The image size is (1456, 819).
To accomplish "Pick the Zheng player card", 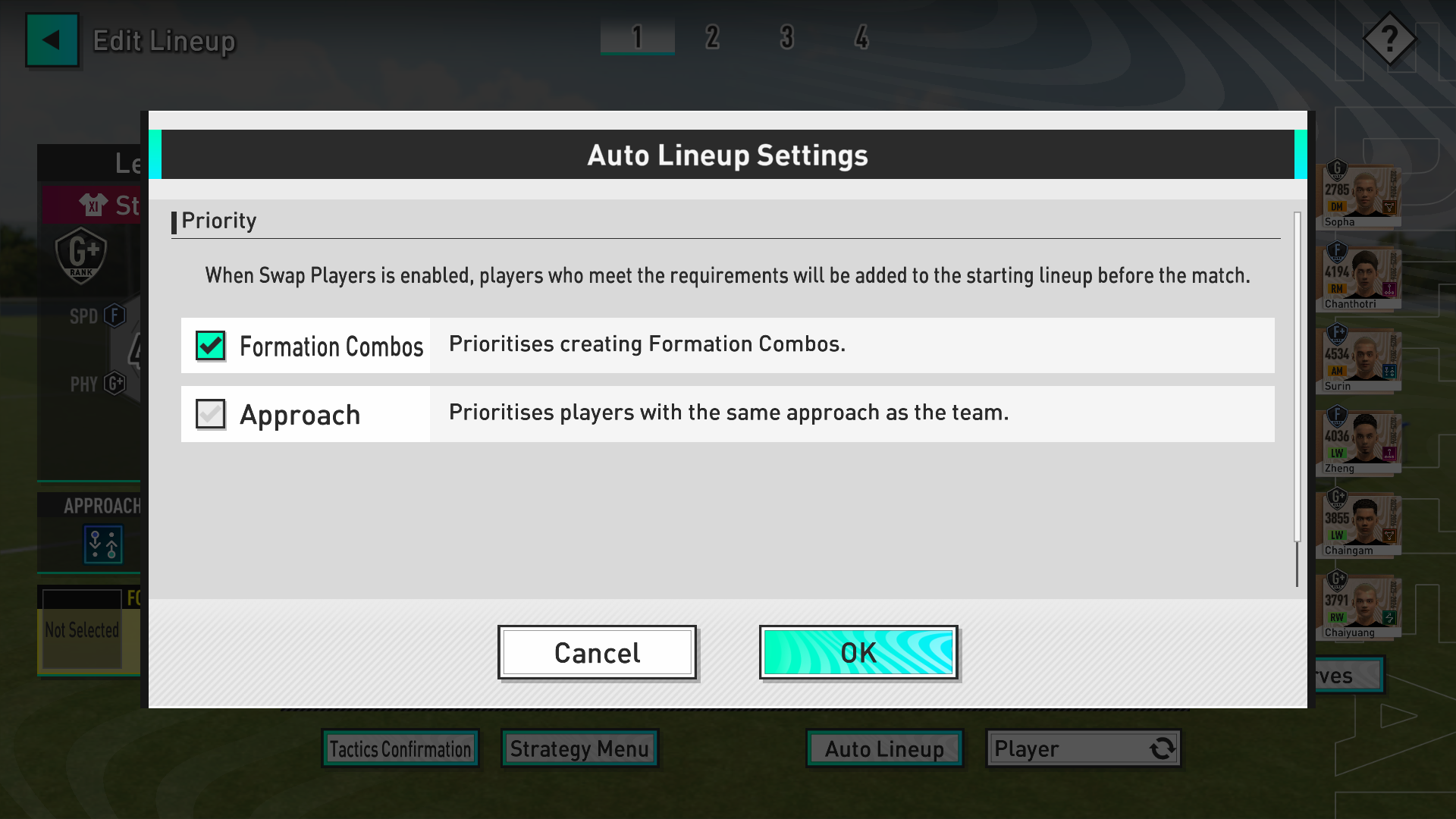I will pyautogui.click(x=1359, y=441).
